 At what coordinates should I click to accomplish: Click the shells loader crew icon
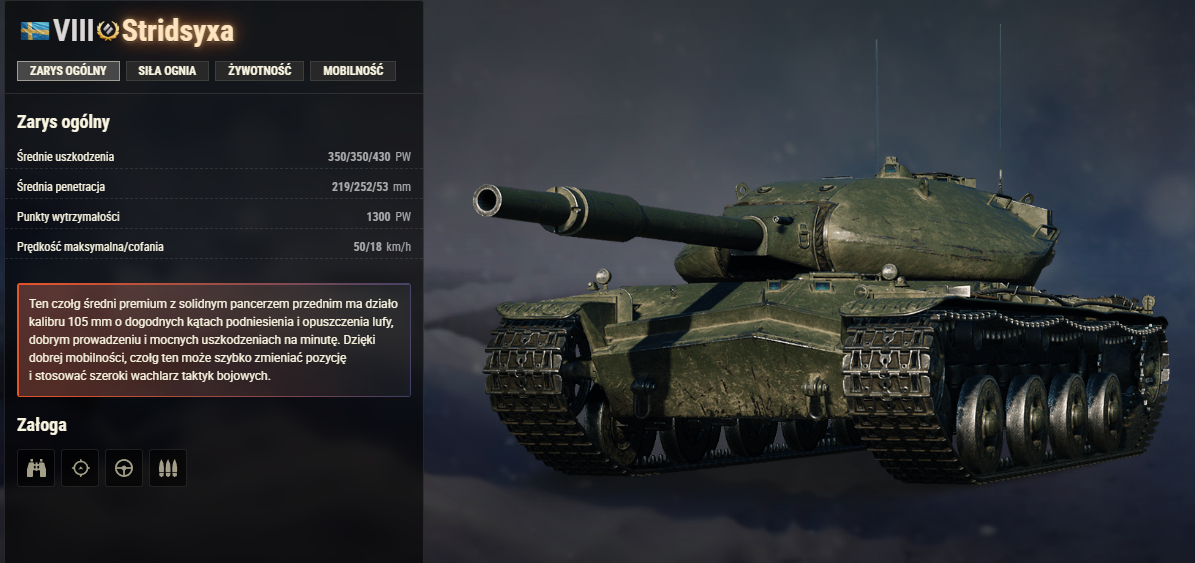[x=168, y=468]
